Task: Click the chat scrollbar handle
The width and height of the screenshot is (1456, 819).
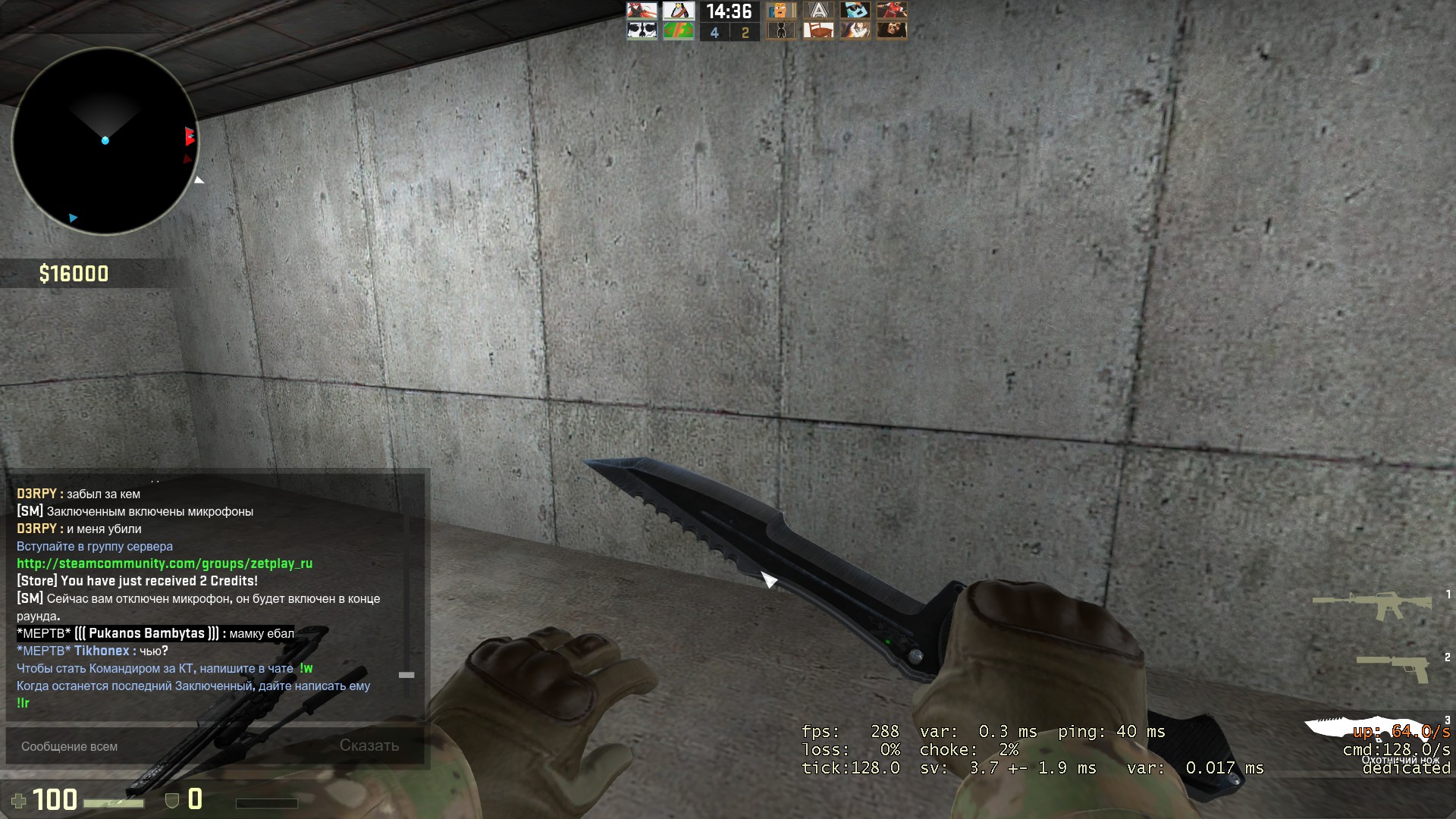Action: 406,675
